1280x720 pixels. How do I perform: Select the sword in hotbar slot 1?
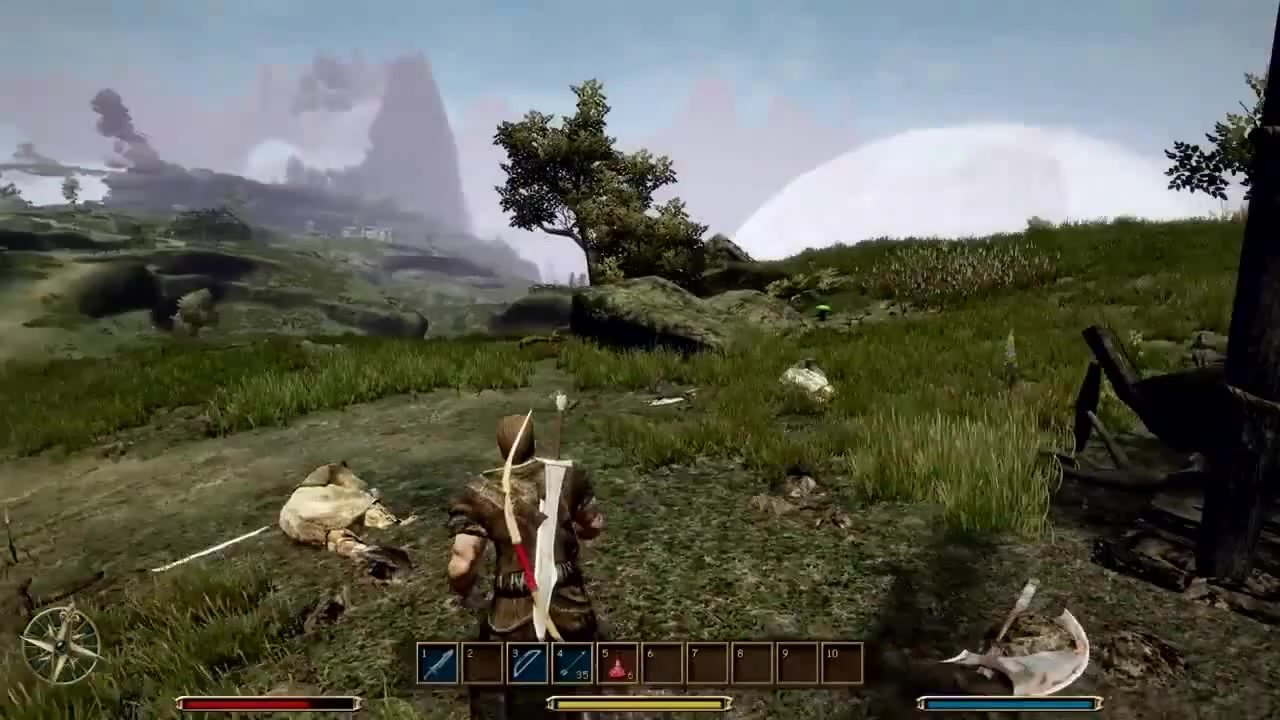pos(438,663)
